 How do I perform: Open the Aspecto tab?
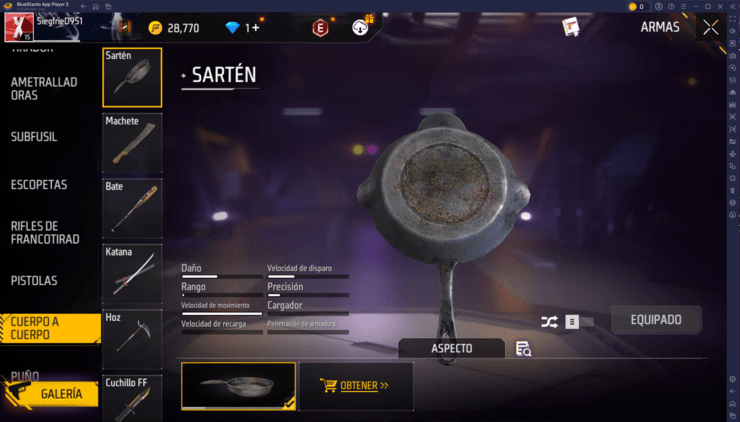click(x=452, y=348)
